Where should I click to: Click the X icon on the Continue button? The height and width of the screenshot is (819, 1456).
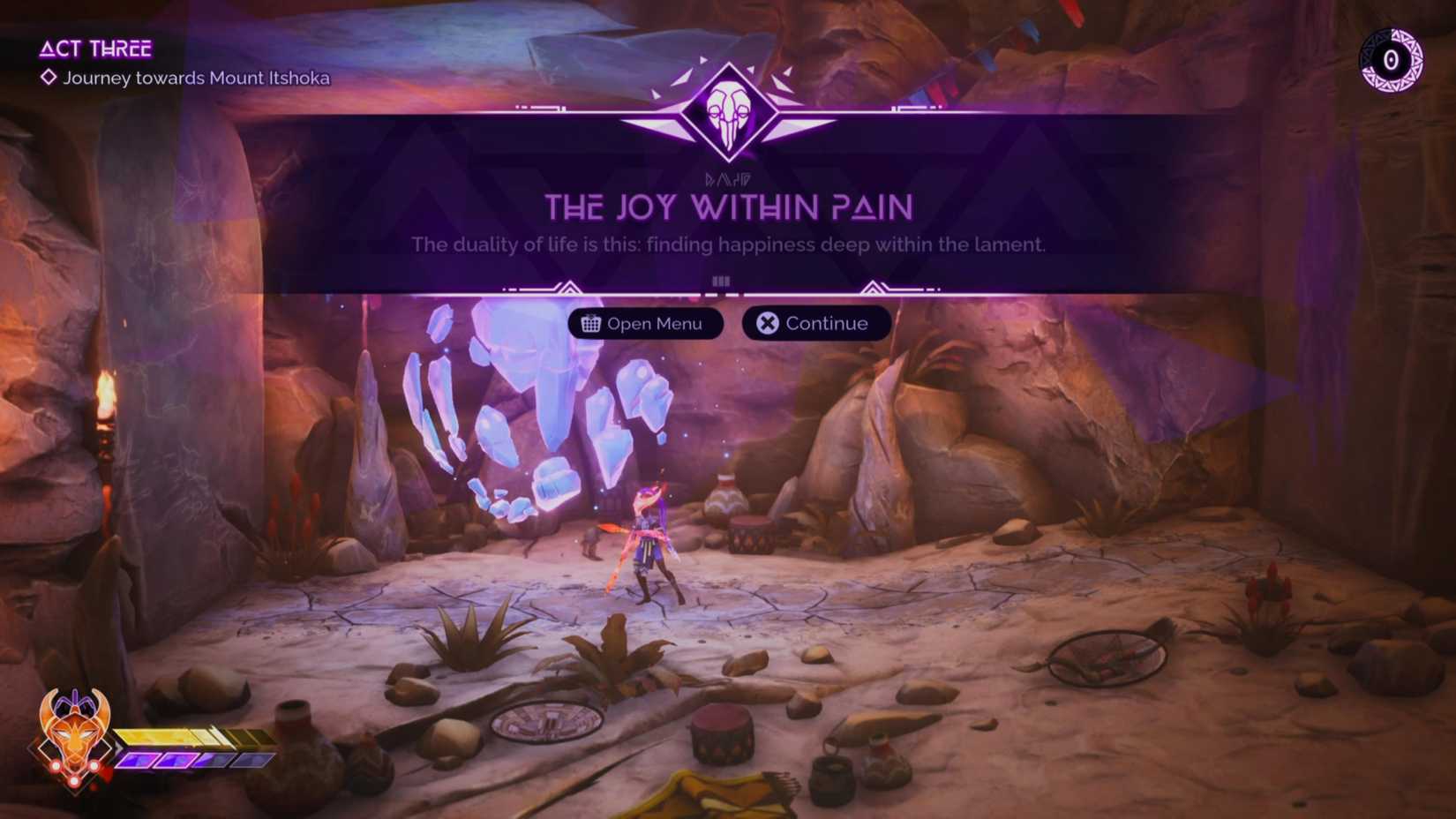click(x=767, y=323)
